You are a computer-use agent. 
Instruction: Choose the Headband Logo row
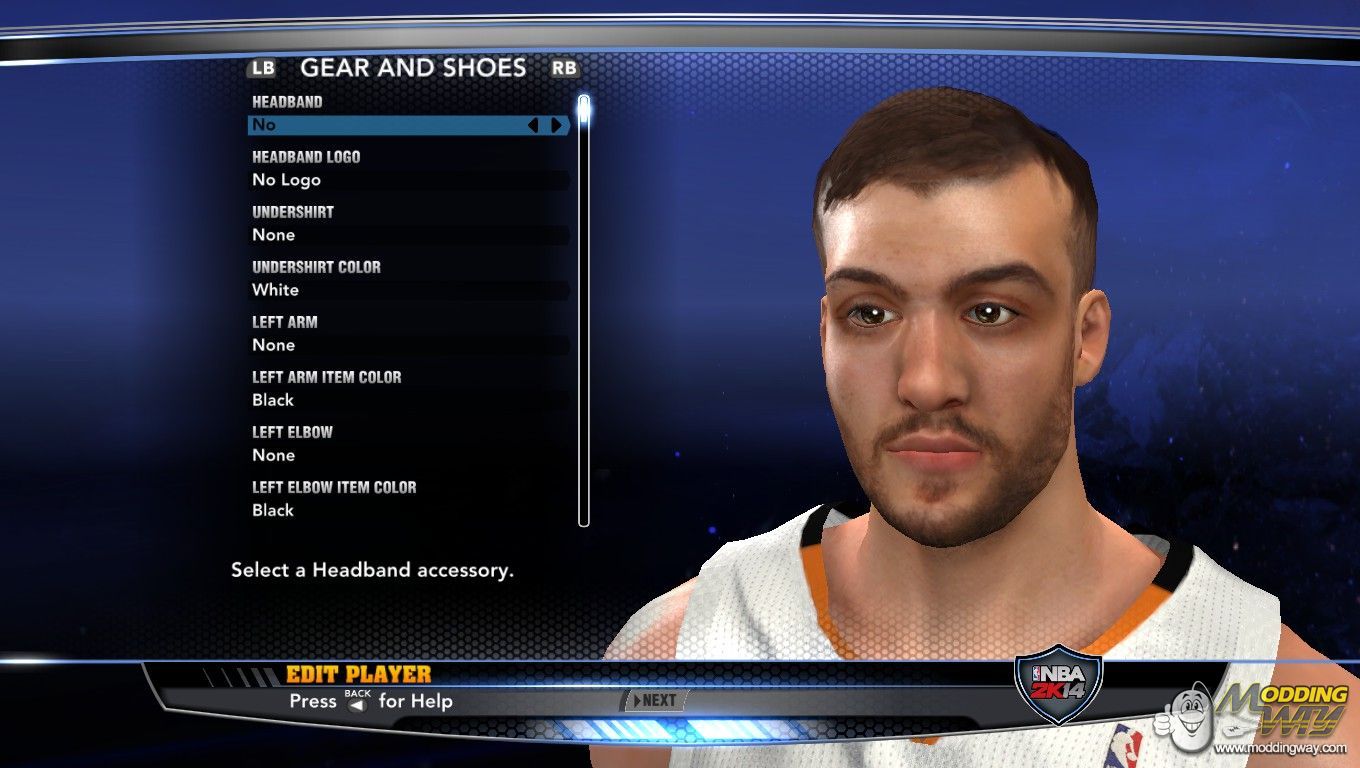coord(408,180)
